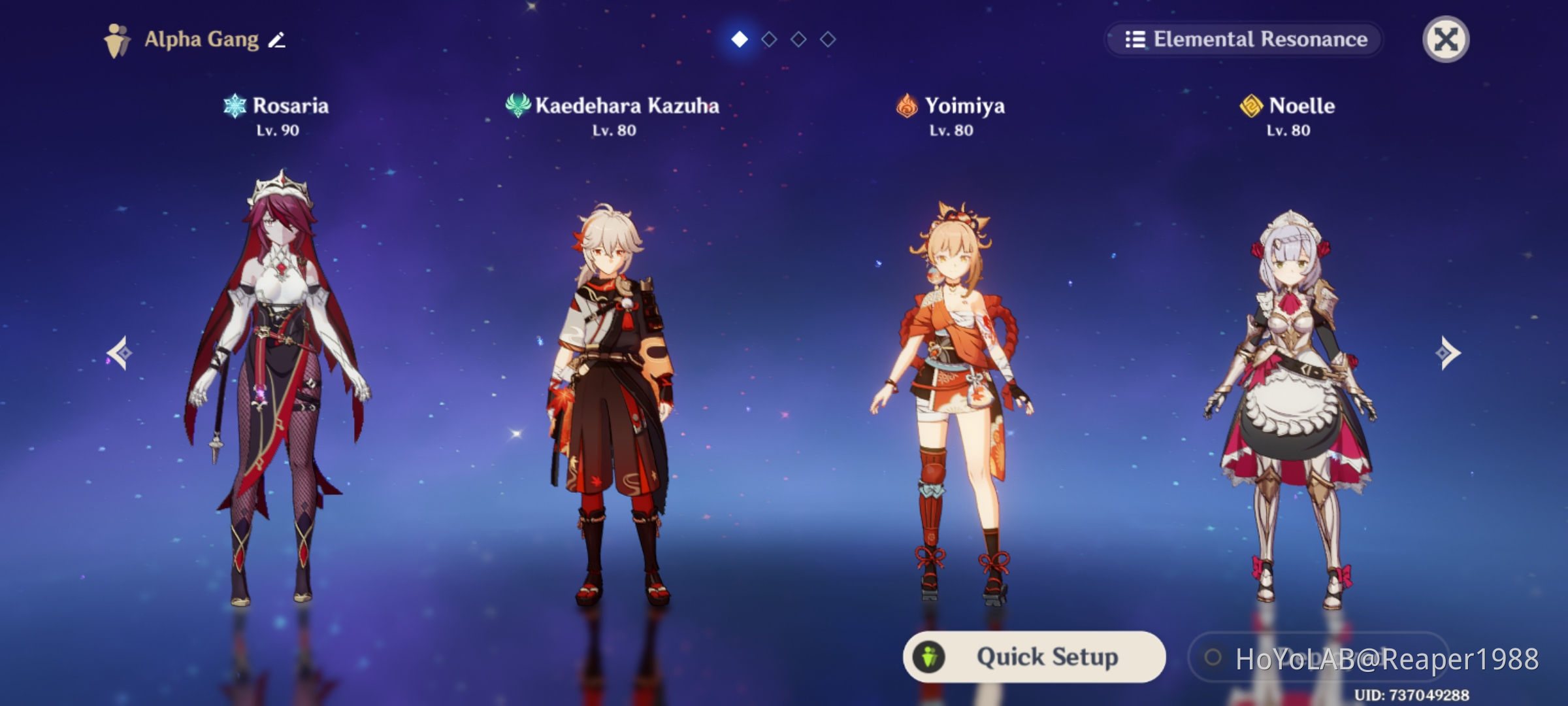This screenshot has width=1568, height=706.
Task: Click the Anemo icon next to Kaedehara Kazuha
Action: point(518,105)
